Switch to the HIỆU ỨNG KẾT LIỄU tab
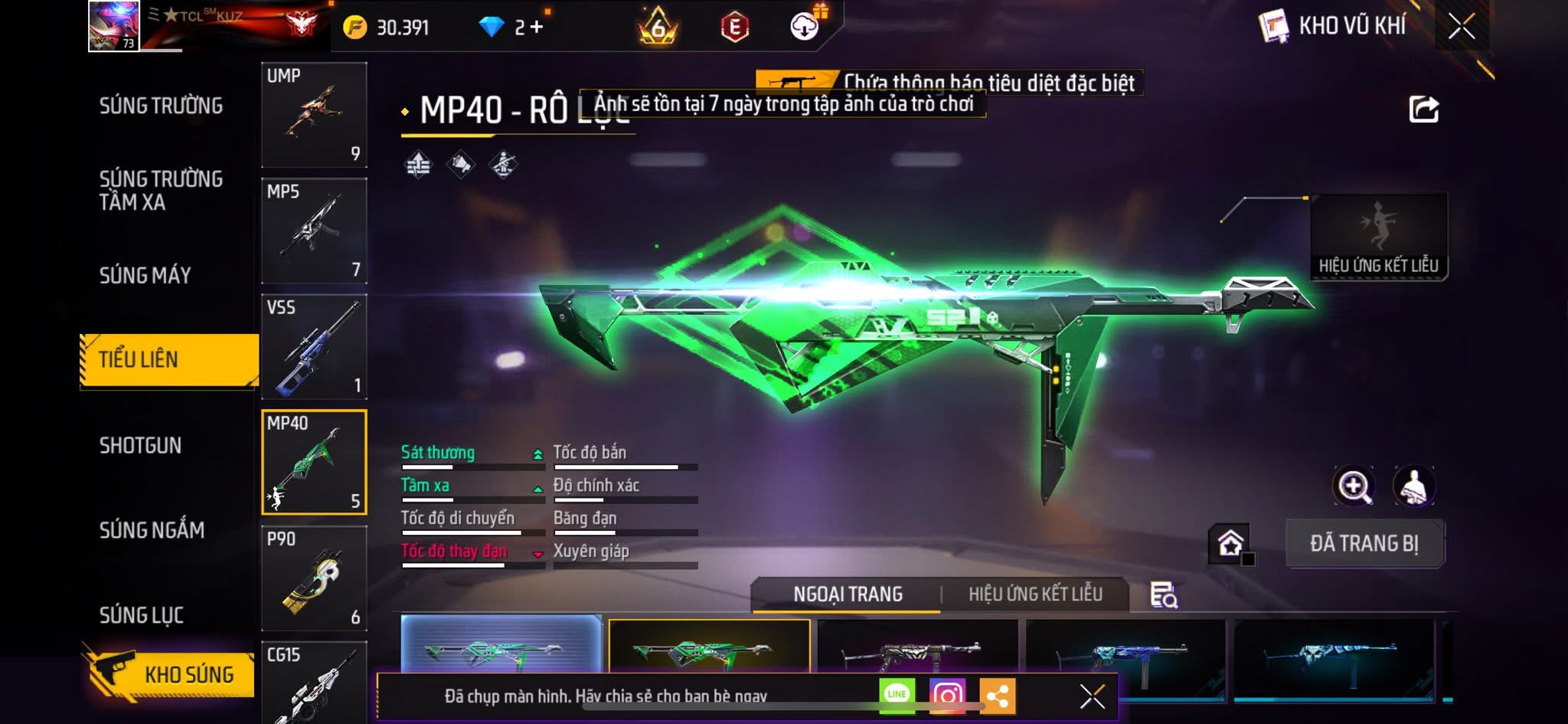1568x724 pixels. tap(1035, 594)
